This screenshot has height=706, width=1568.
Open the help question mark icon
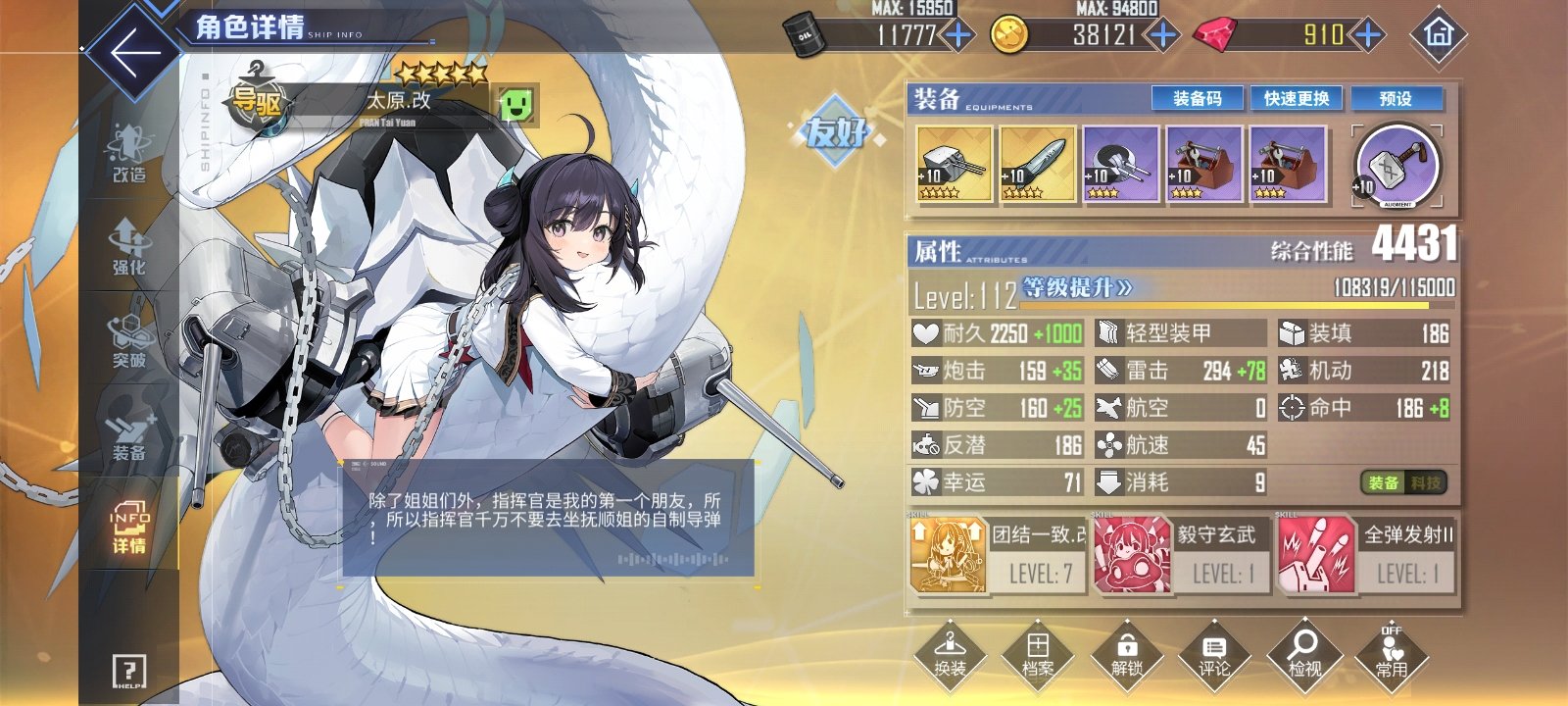coord(128,671)
